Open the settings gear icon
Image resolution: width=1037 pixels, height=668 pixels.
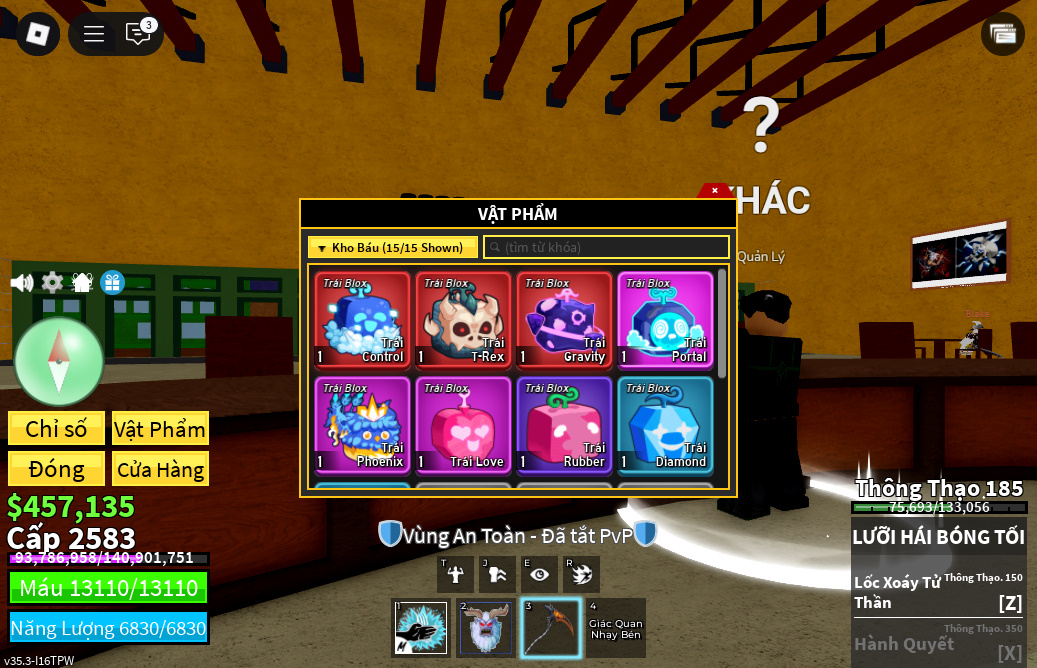[x=52, y=283]
